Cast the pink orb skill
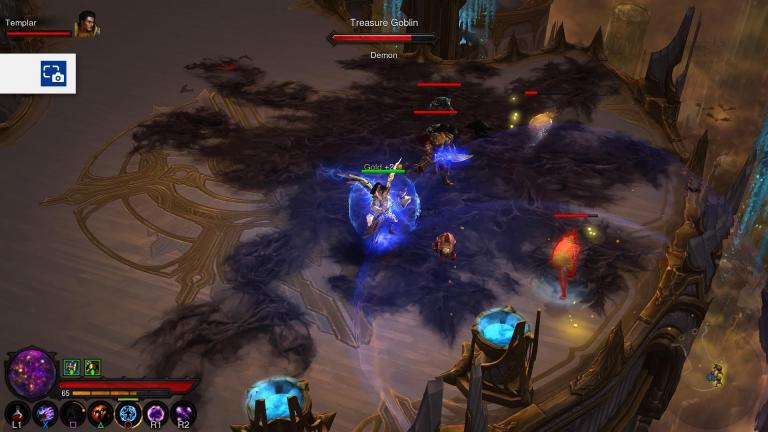 (156, 412)
